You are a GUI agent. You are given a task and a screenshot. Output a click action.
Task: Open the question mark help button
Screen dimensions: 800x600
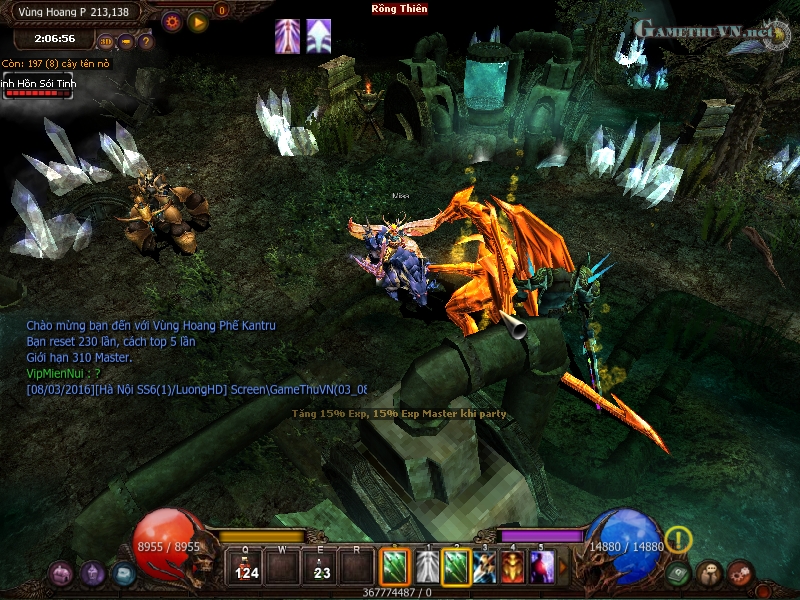click(146, 42)
